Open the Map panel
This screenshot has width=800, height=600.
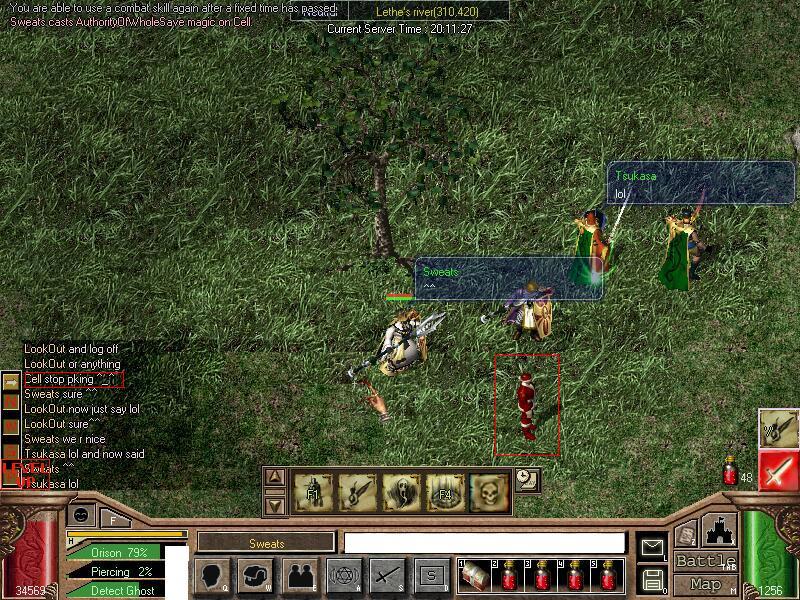[705, 584]
